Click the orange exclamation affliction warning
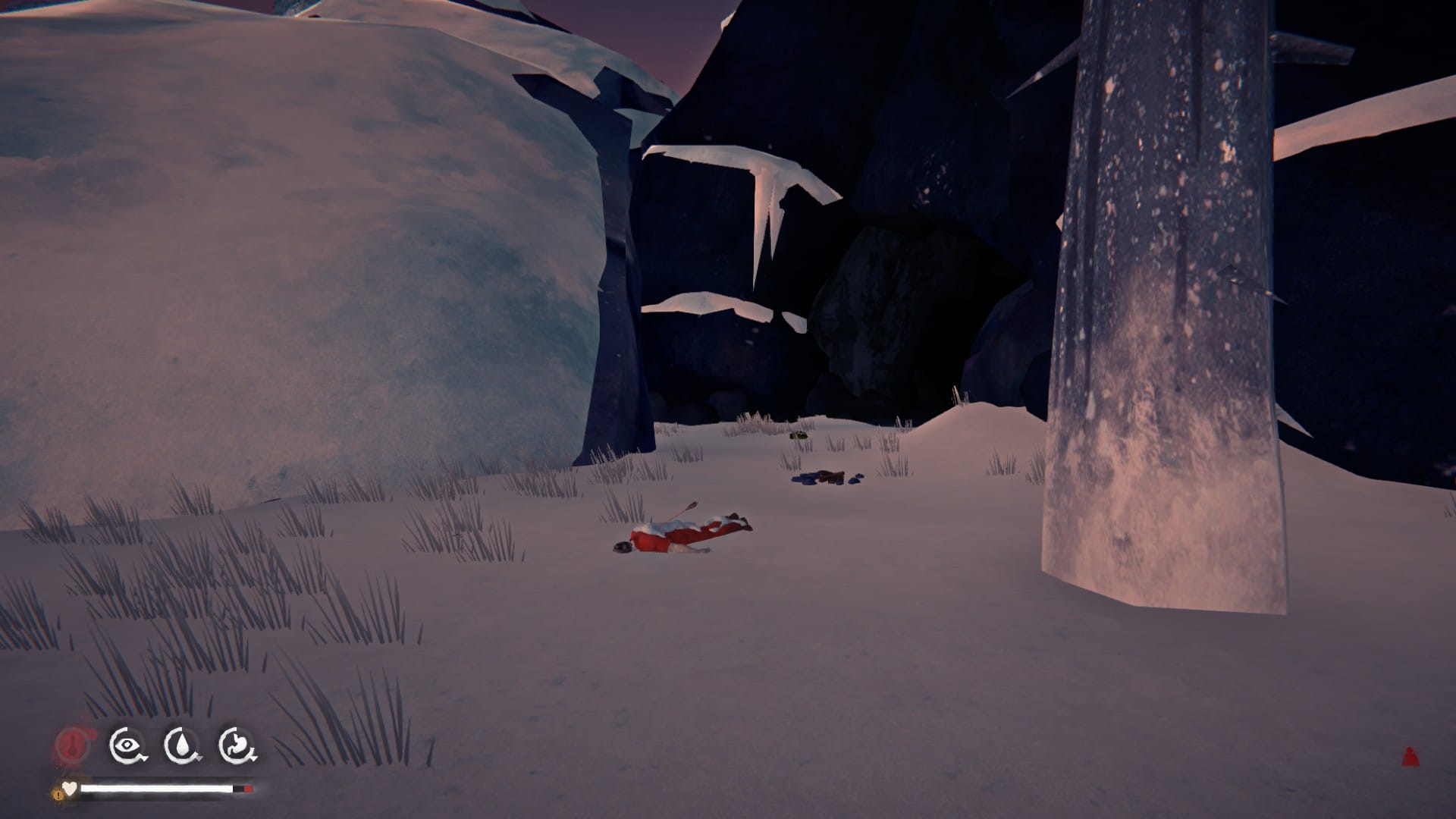The image size is (1456, 819). pos(58,793)
